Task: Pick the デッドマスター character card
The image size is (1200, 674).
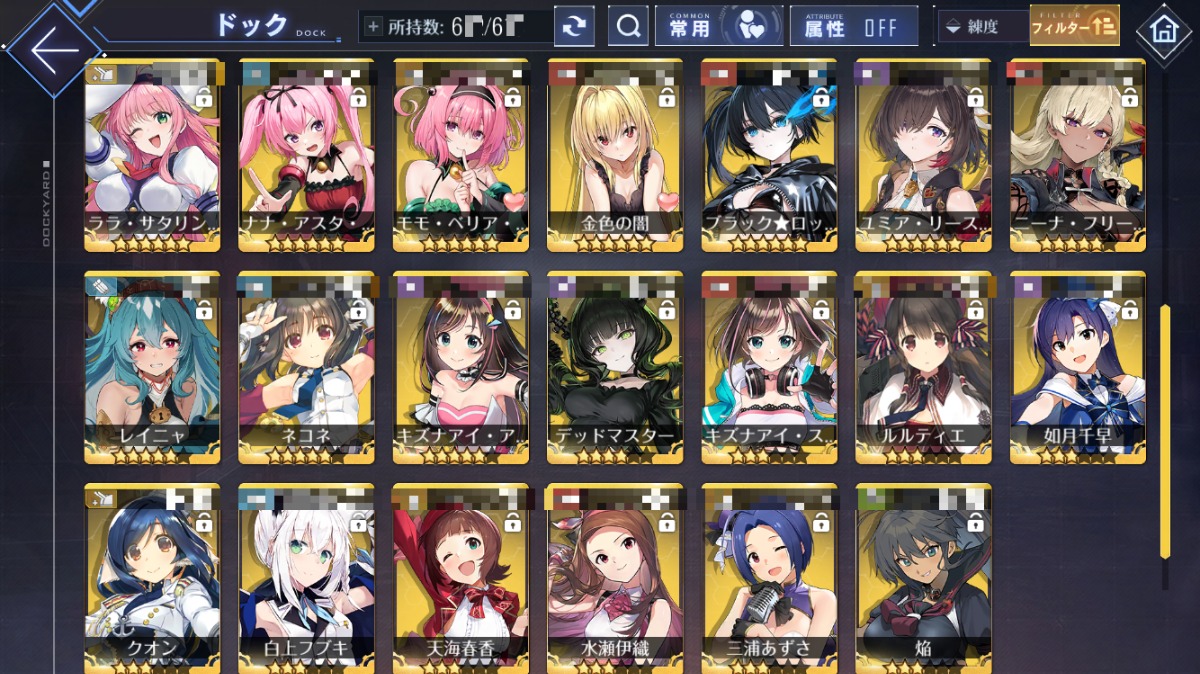Action: (616, 367)
